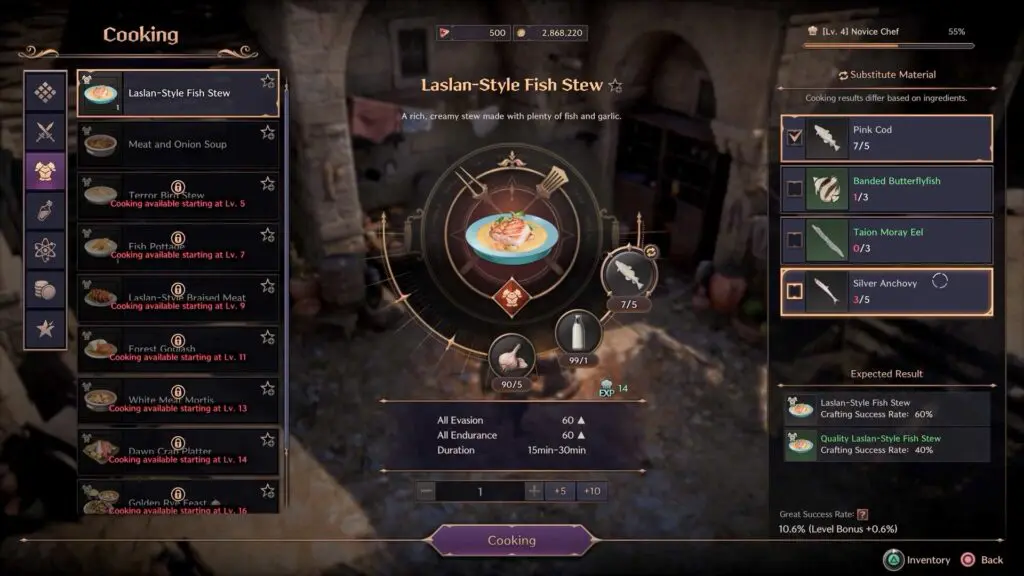Add five with the +5 quantity button
This screenshot has height=576, width=1024.
pyautogui.click(x=560, y=491)
